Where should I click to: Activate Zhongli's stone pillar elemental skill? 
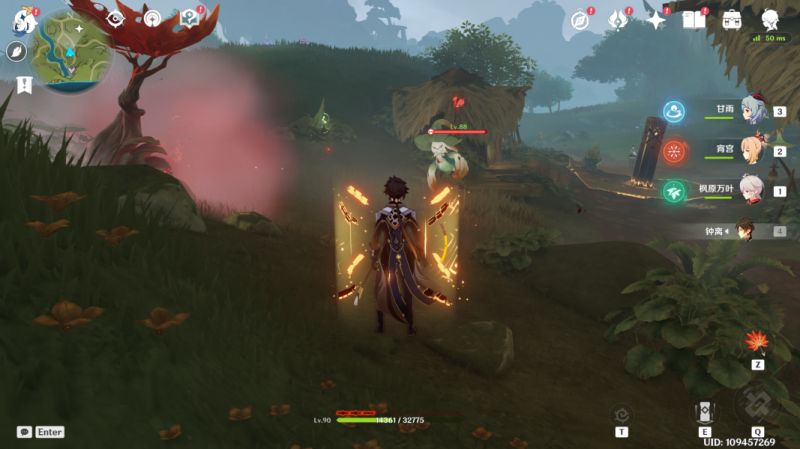tap(704, 412)
